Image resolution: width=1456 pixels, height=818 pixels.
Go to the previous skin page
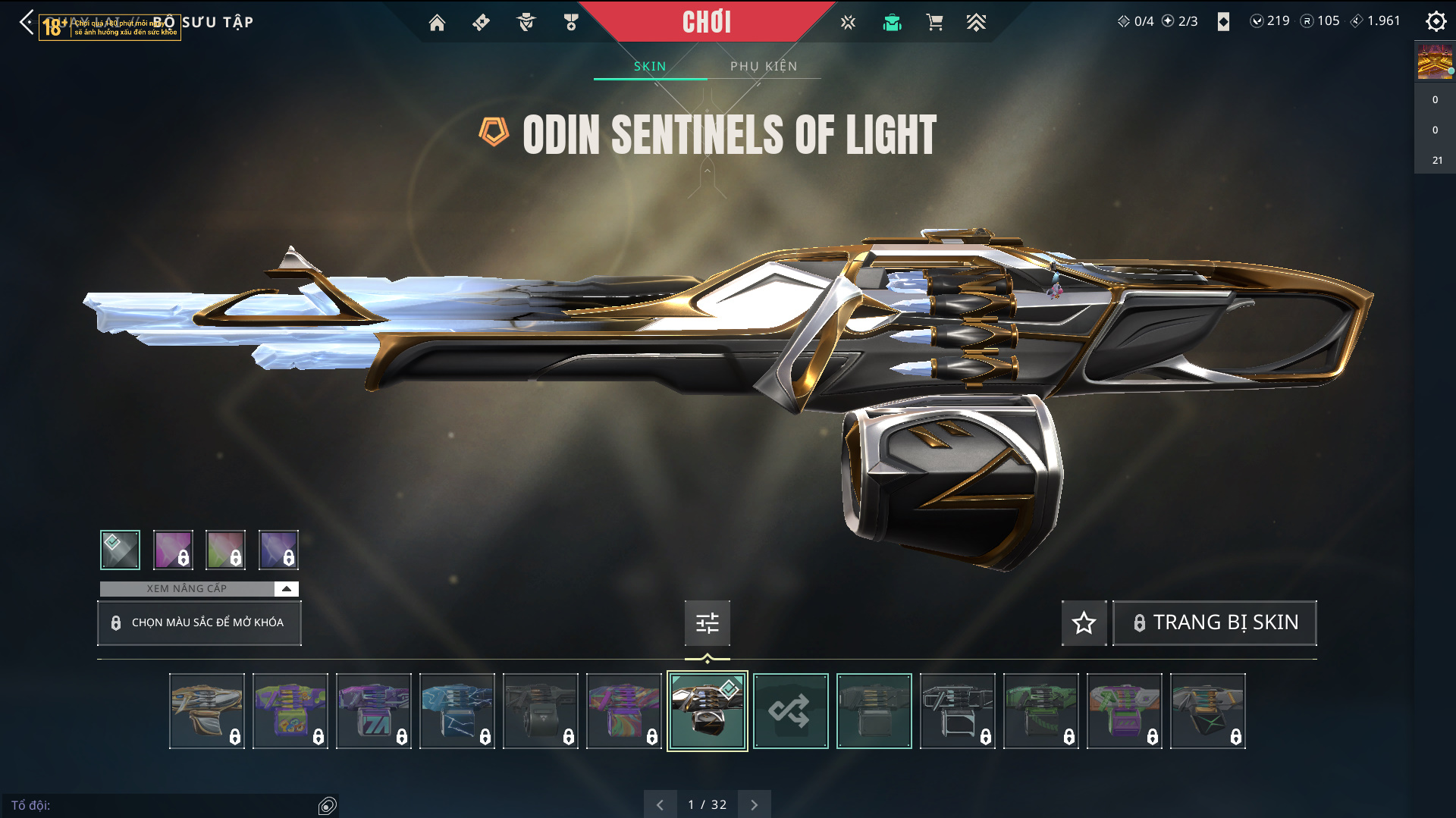660,804
